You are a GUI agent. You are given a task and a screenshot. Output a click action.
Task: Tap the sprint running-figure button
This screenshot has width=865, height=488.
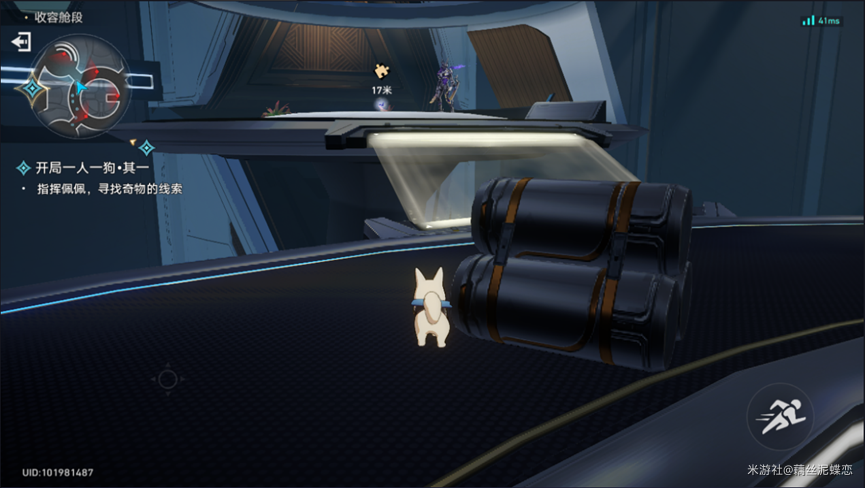779,416
